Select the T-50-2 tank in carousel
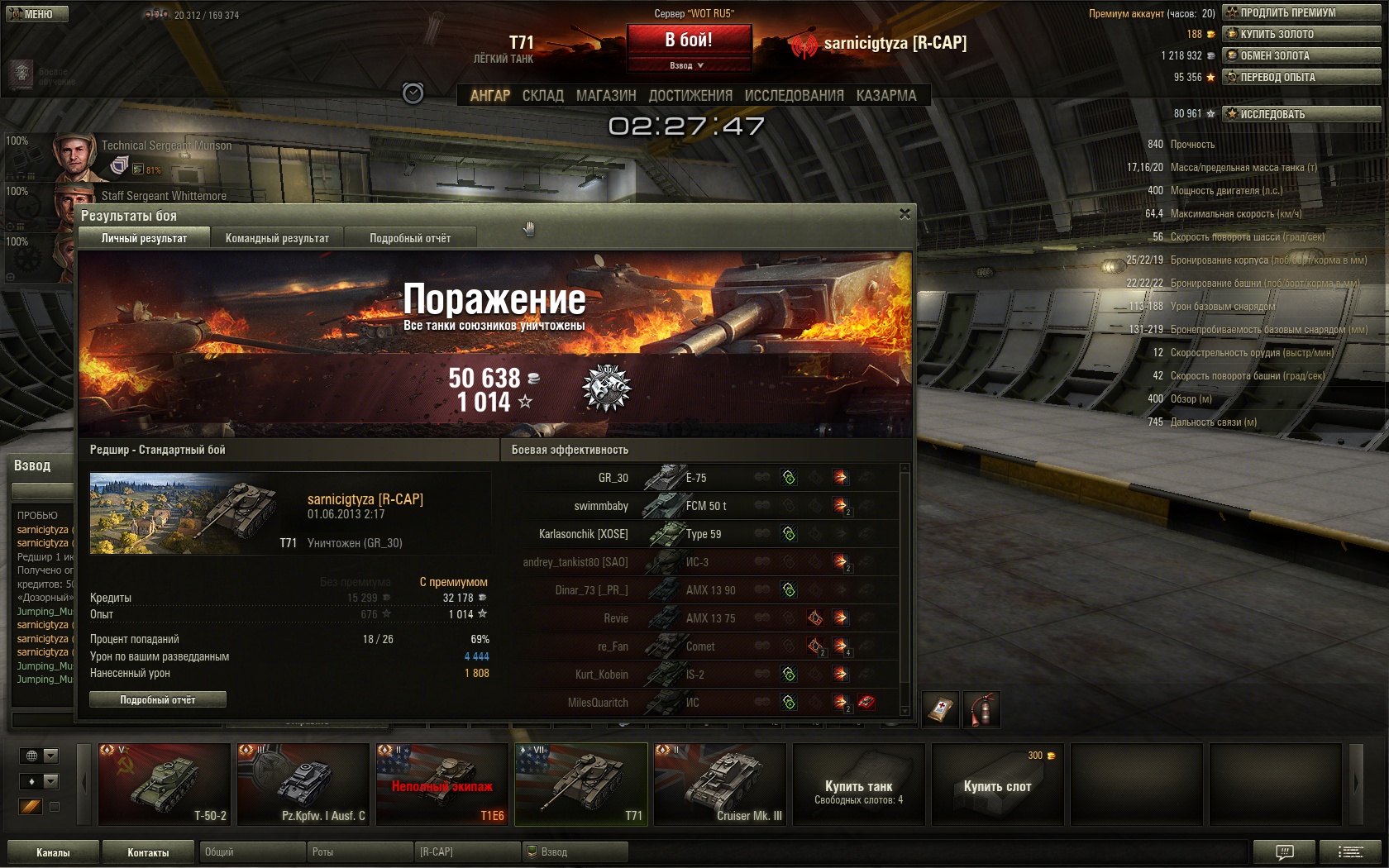Screen dimensions: 1389x868 pos(165,784)
